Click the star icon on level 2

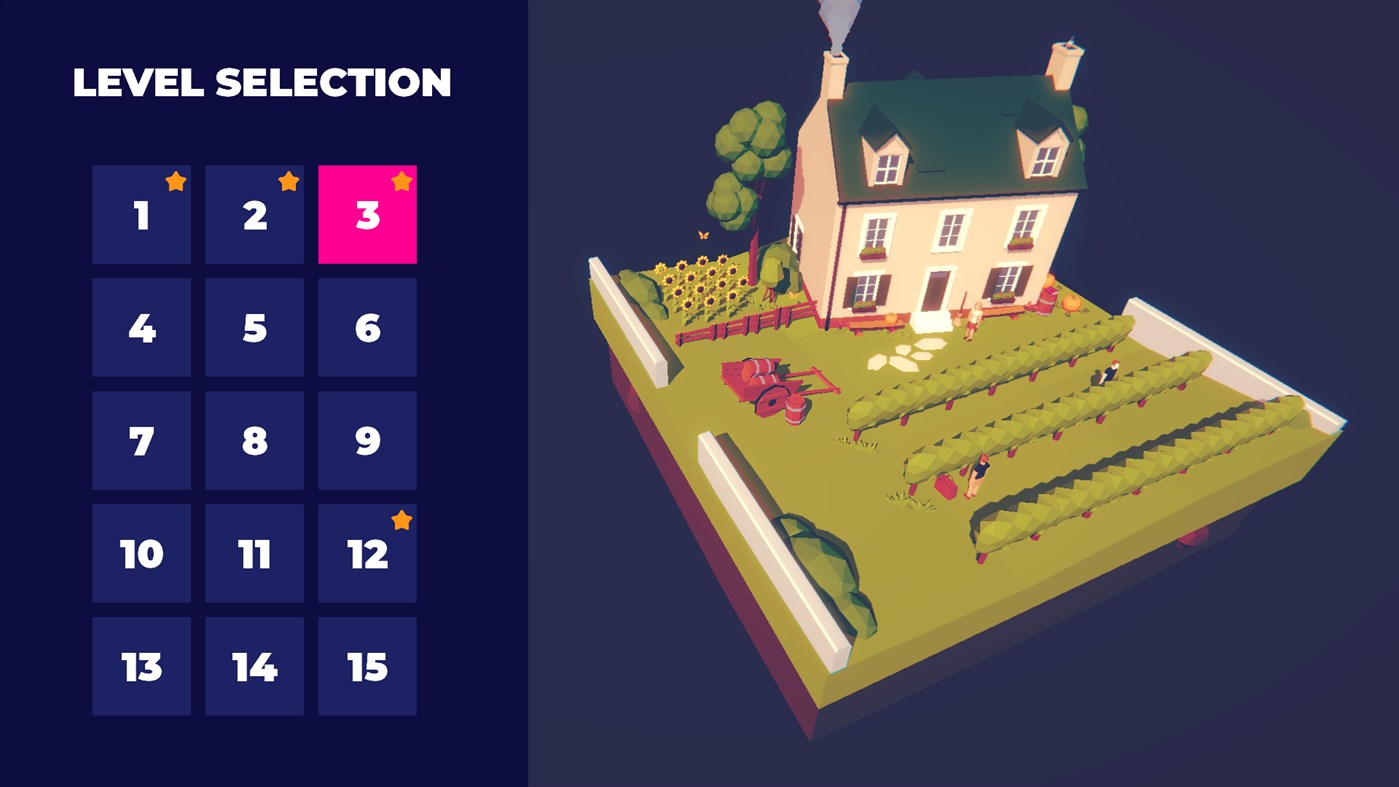point(289,181)
